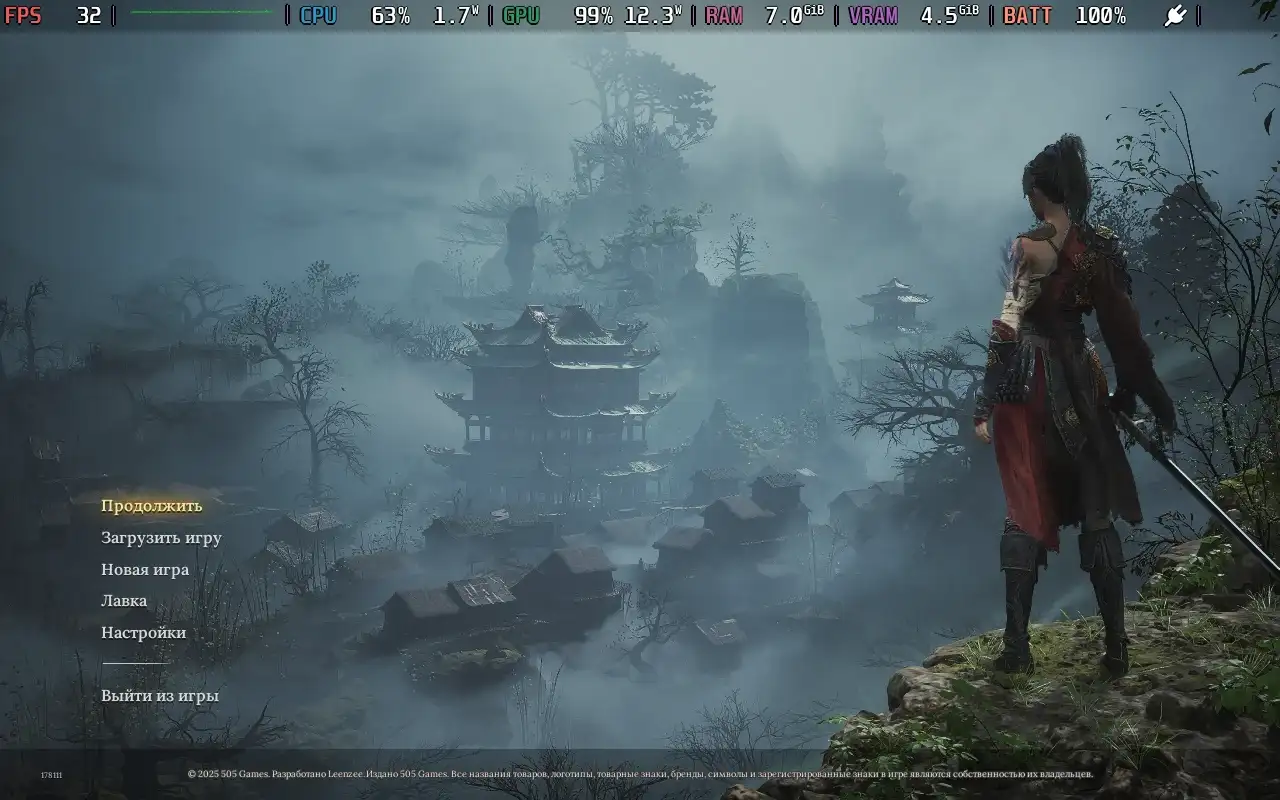Screen dimensions: 1280x800
Task: Select Продолжить to continue the game
Action: pyautogui.click(x=151, y=506)
